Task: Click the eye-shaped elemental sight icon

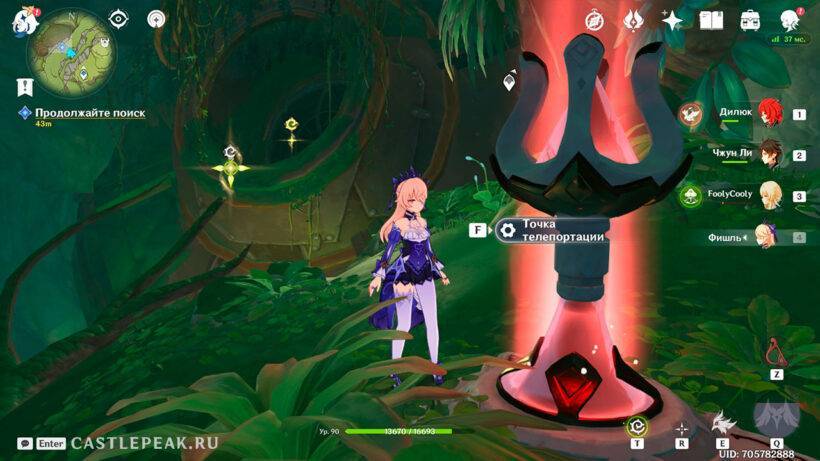Action: [118, 18]
